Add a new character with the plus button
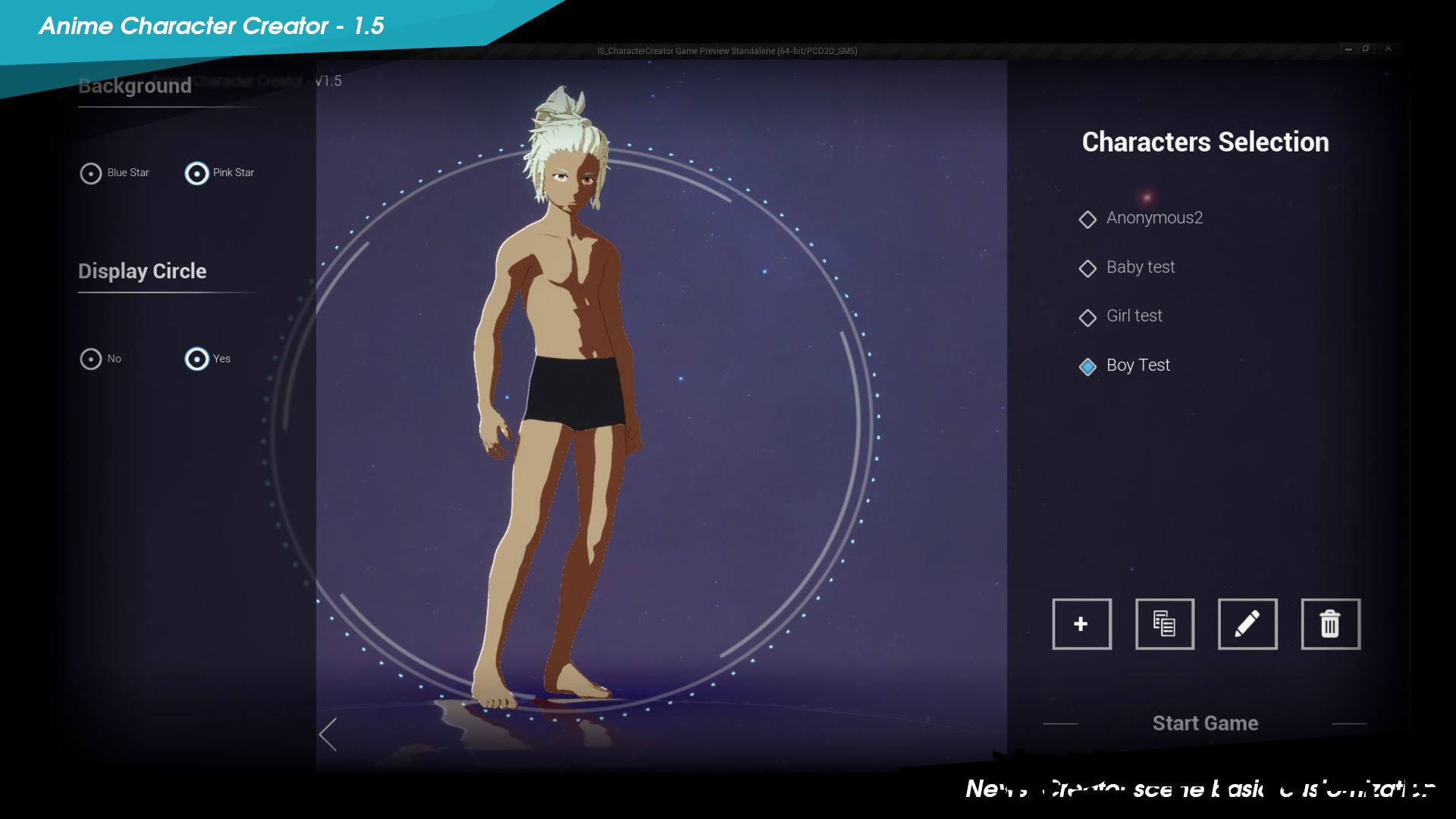1456x819 pixels. (x=1081, y=624)
